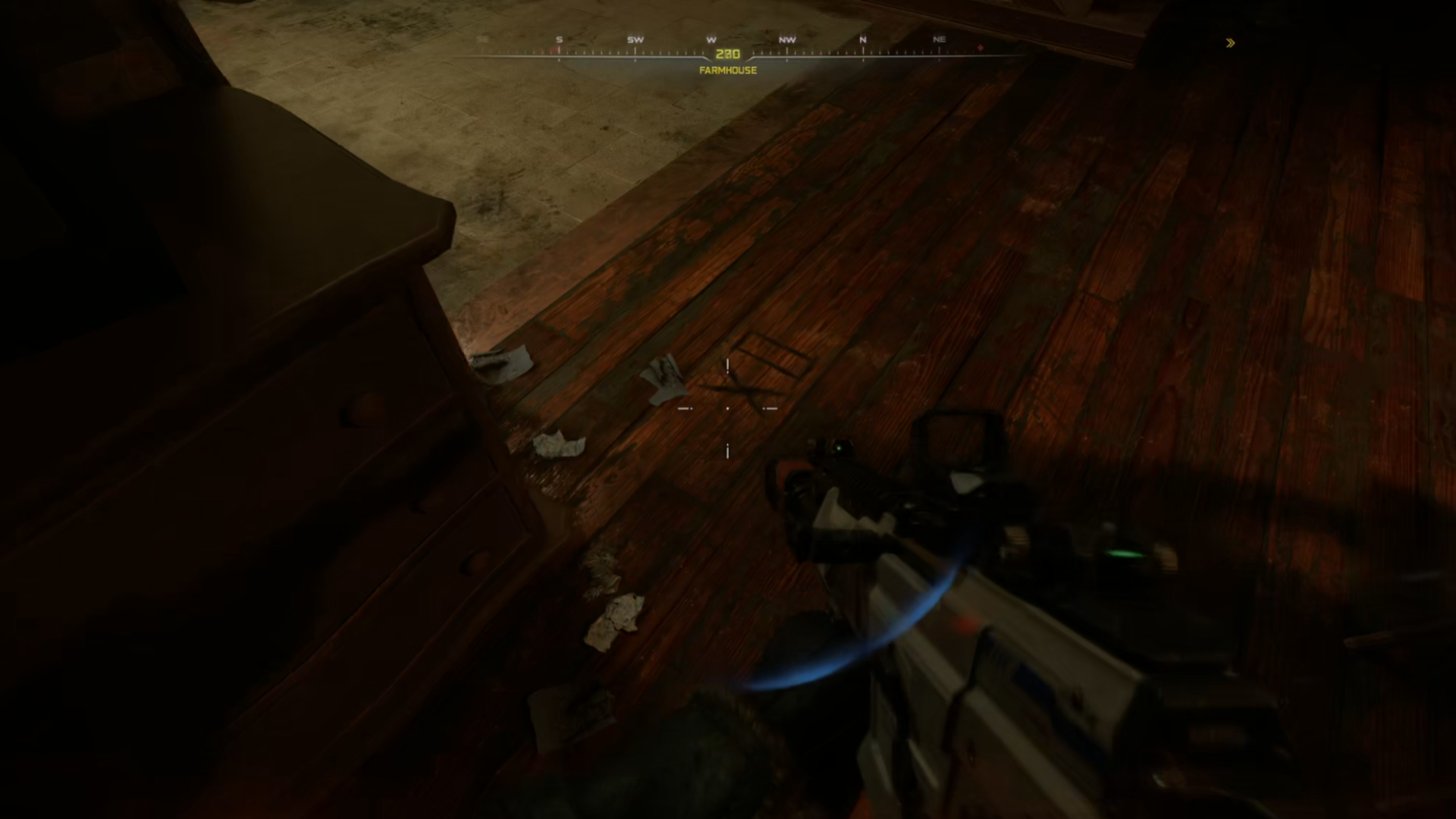1456x819 pixels.
Task: Select the NW marker on the compass bar
Action: pyautogui.click(x=787, y=39)
